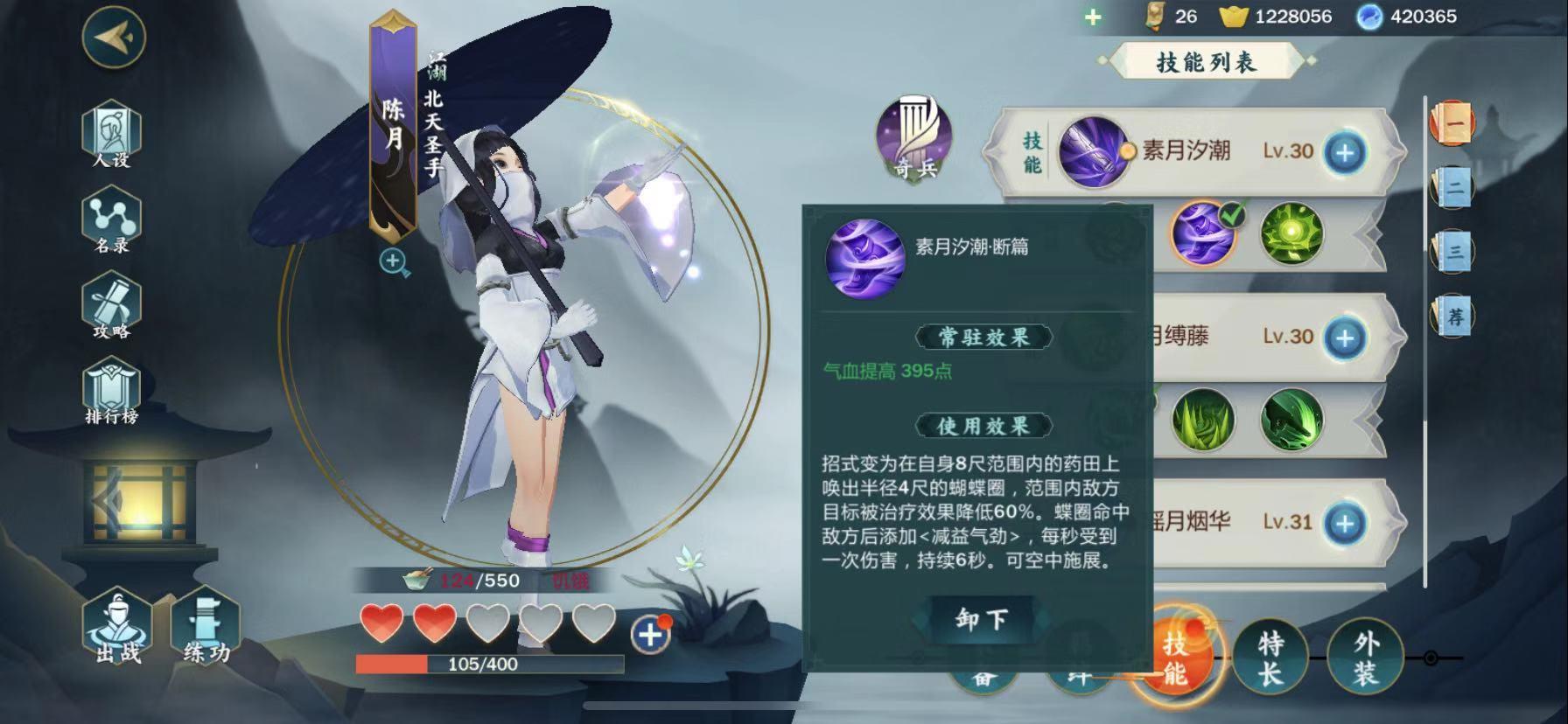1568x724 pixels.
Task: Open the 攻略 strategy guide
Action: (x=111, y=306)
